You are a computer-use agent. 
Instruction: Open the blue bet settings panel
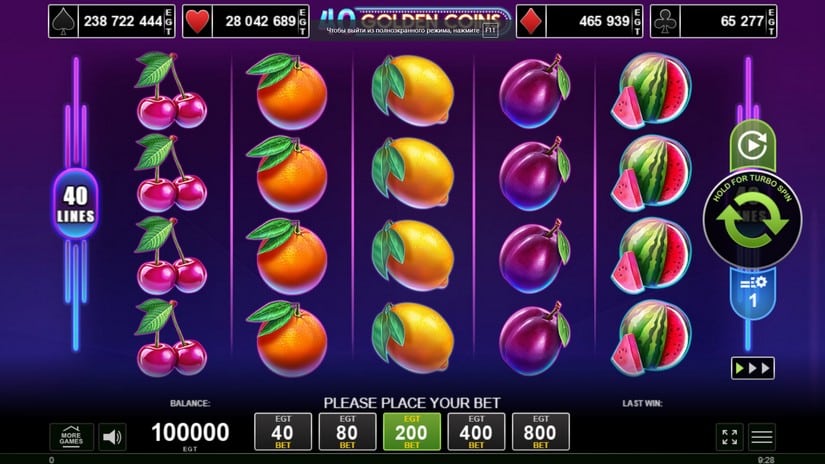[752, 293]
